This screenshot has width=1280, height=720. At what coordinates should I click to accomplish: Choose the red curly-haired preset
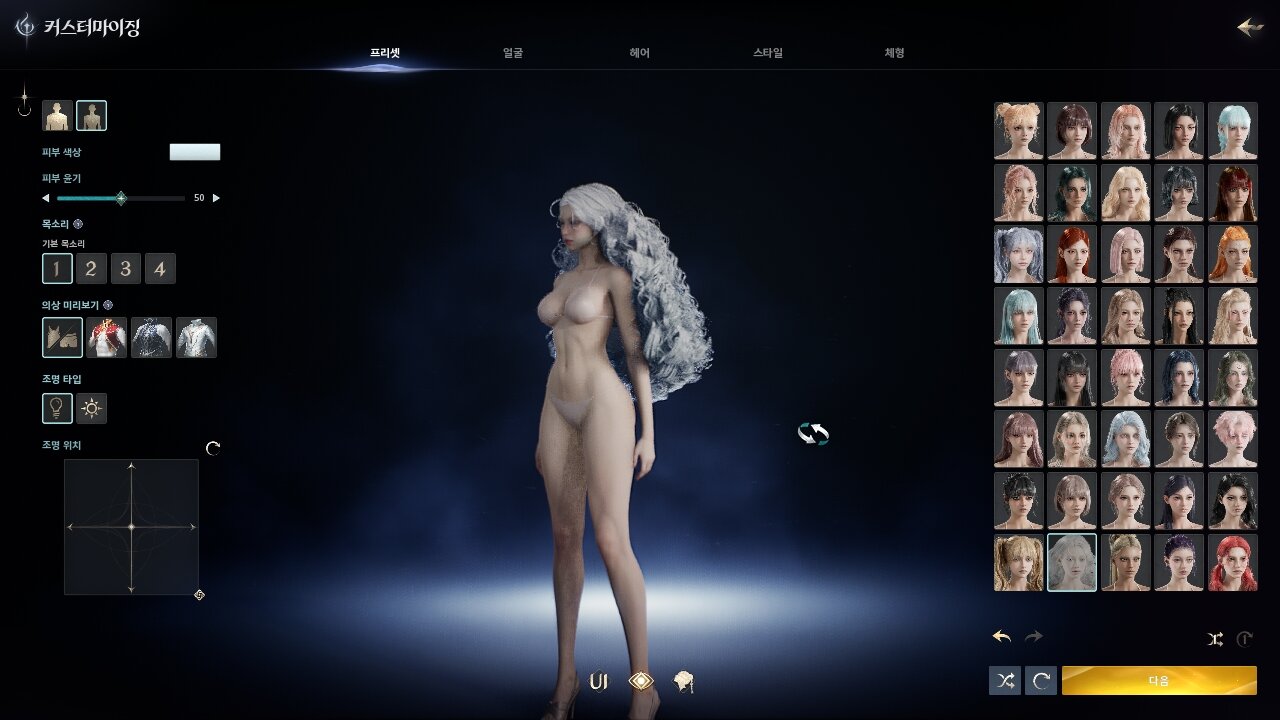(1232, 563)
